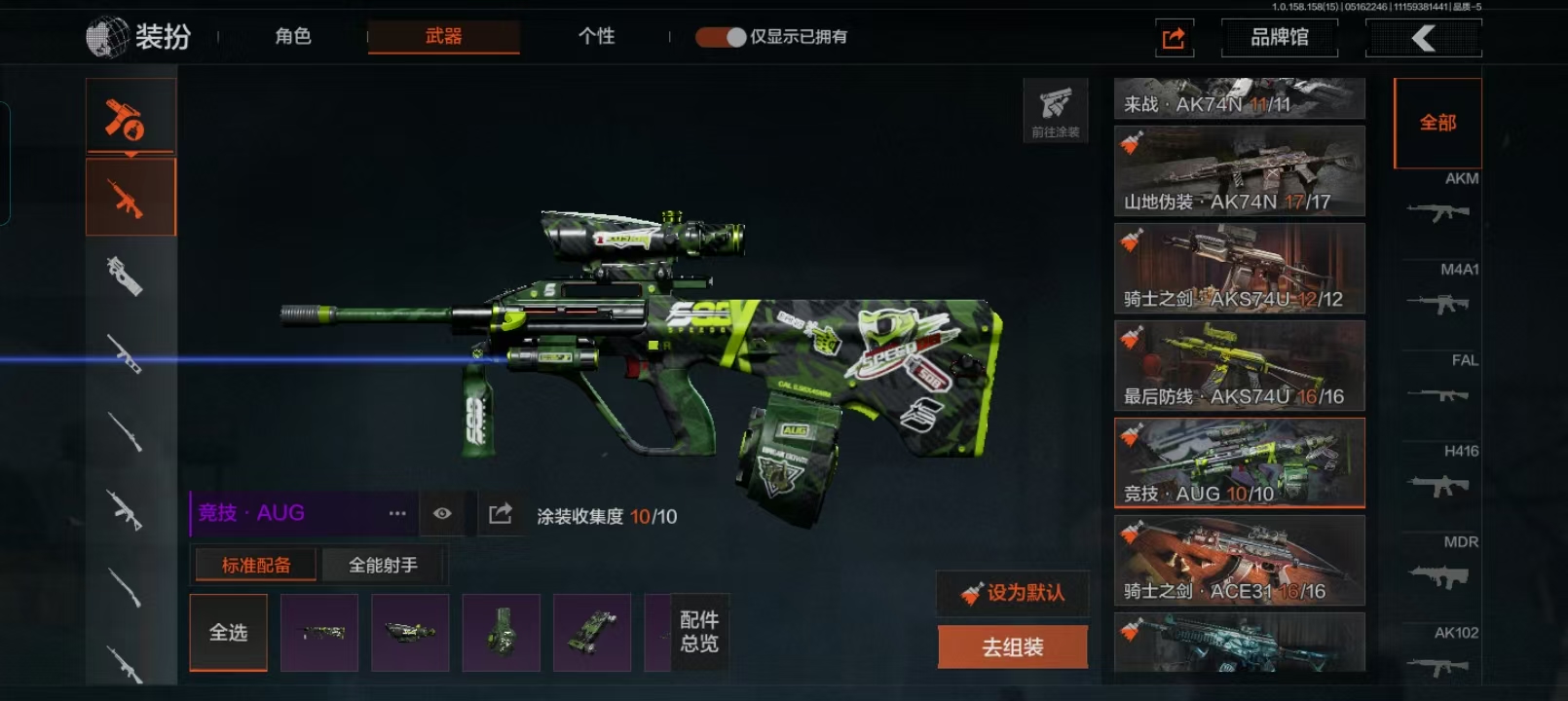Set this skin with 设为默认
Screen dimensions: 1568x701
point(1013,593)
